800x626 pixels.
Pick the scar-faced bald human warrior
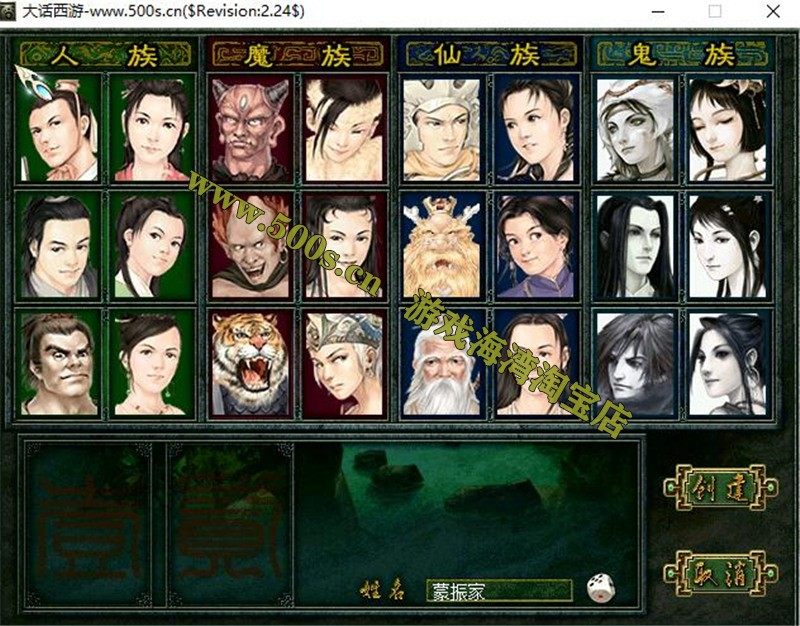[58, 362]
